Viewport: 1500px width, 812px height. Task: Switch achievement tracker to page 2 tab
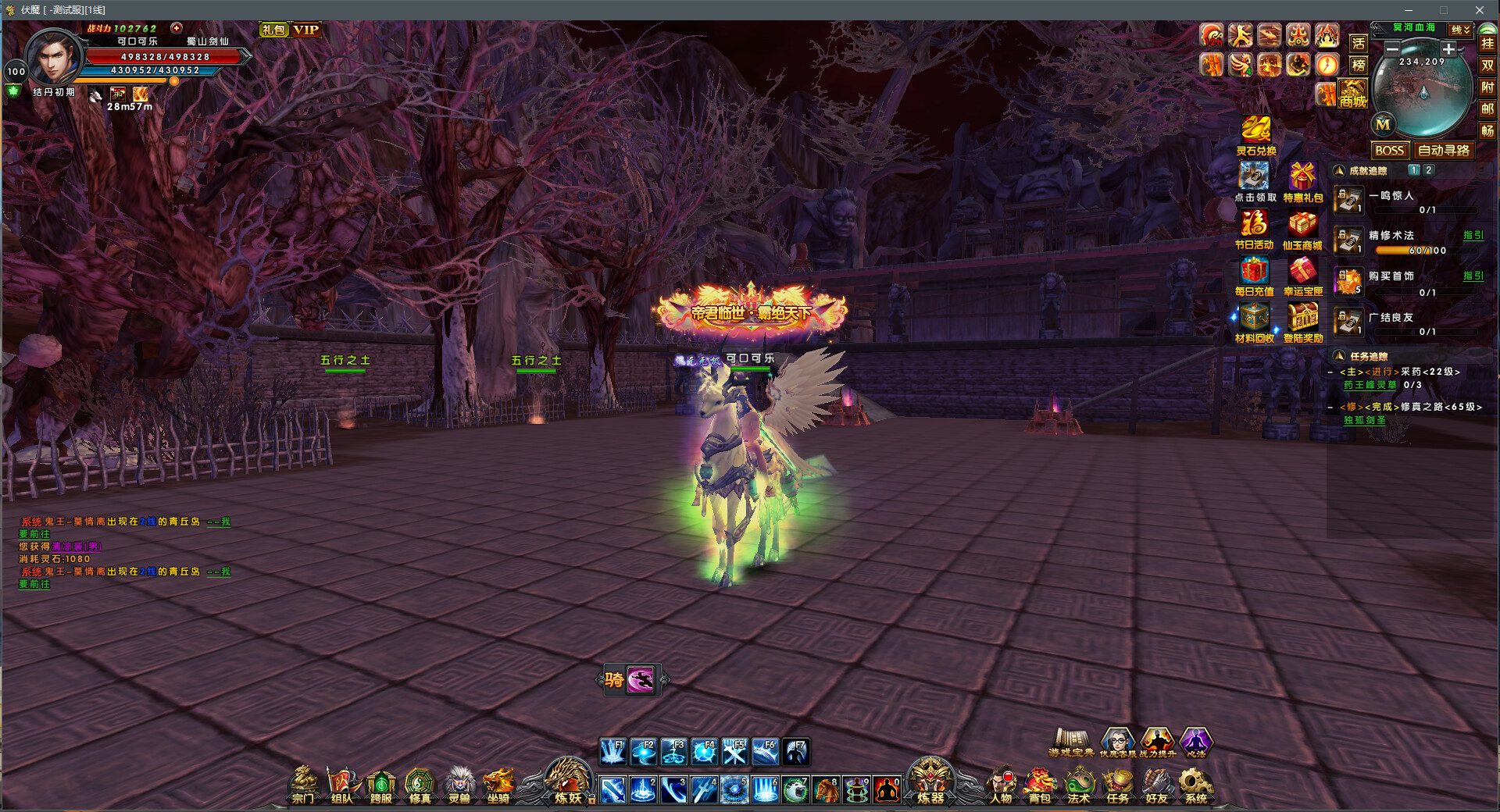1427,170
